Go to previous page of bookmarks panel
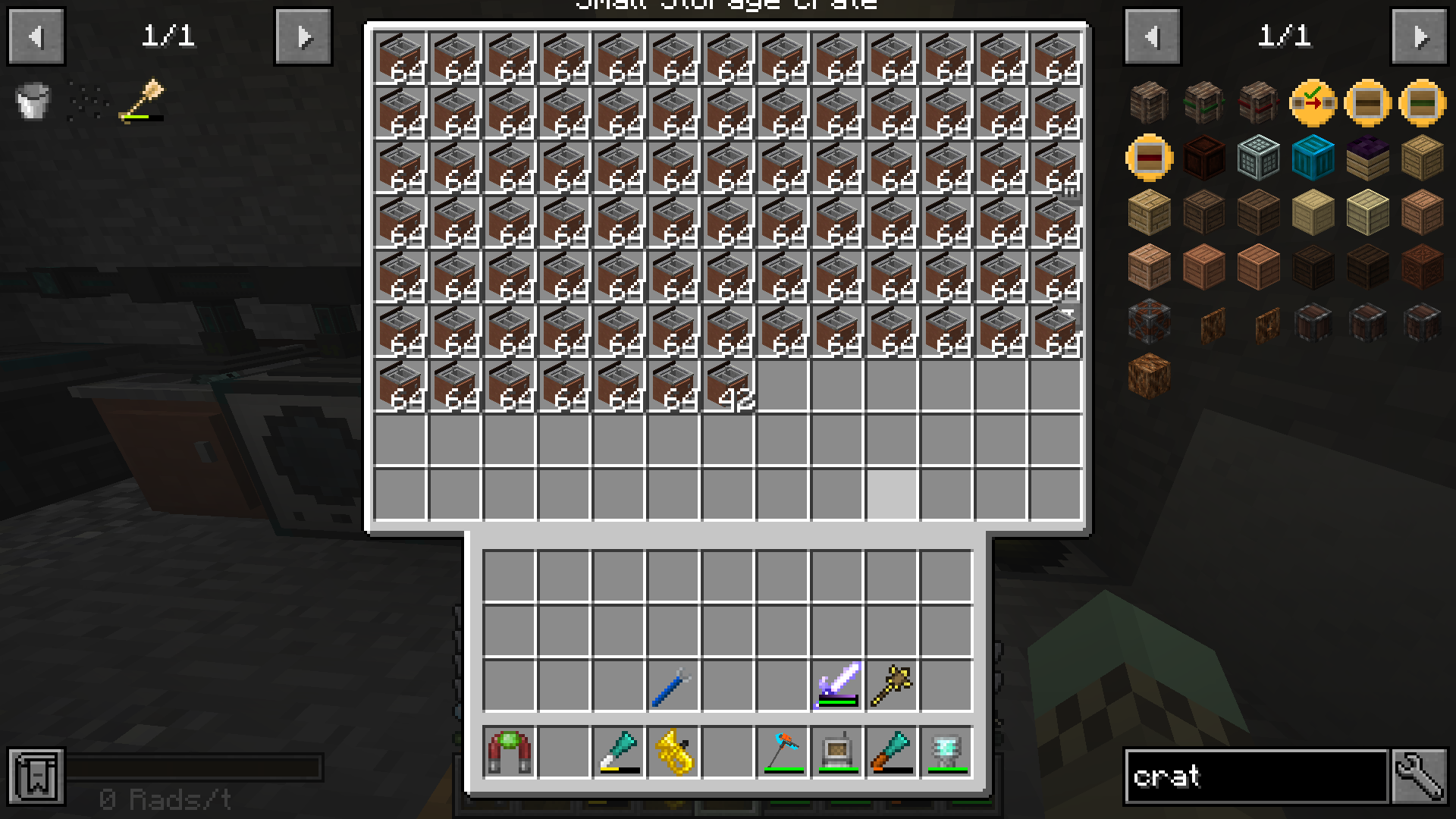This screenshot has width=1456, height=819. point(36,36)
